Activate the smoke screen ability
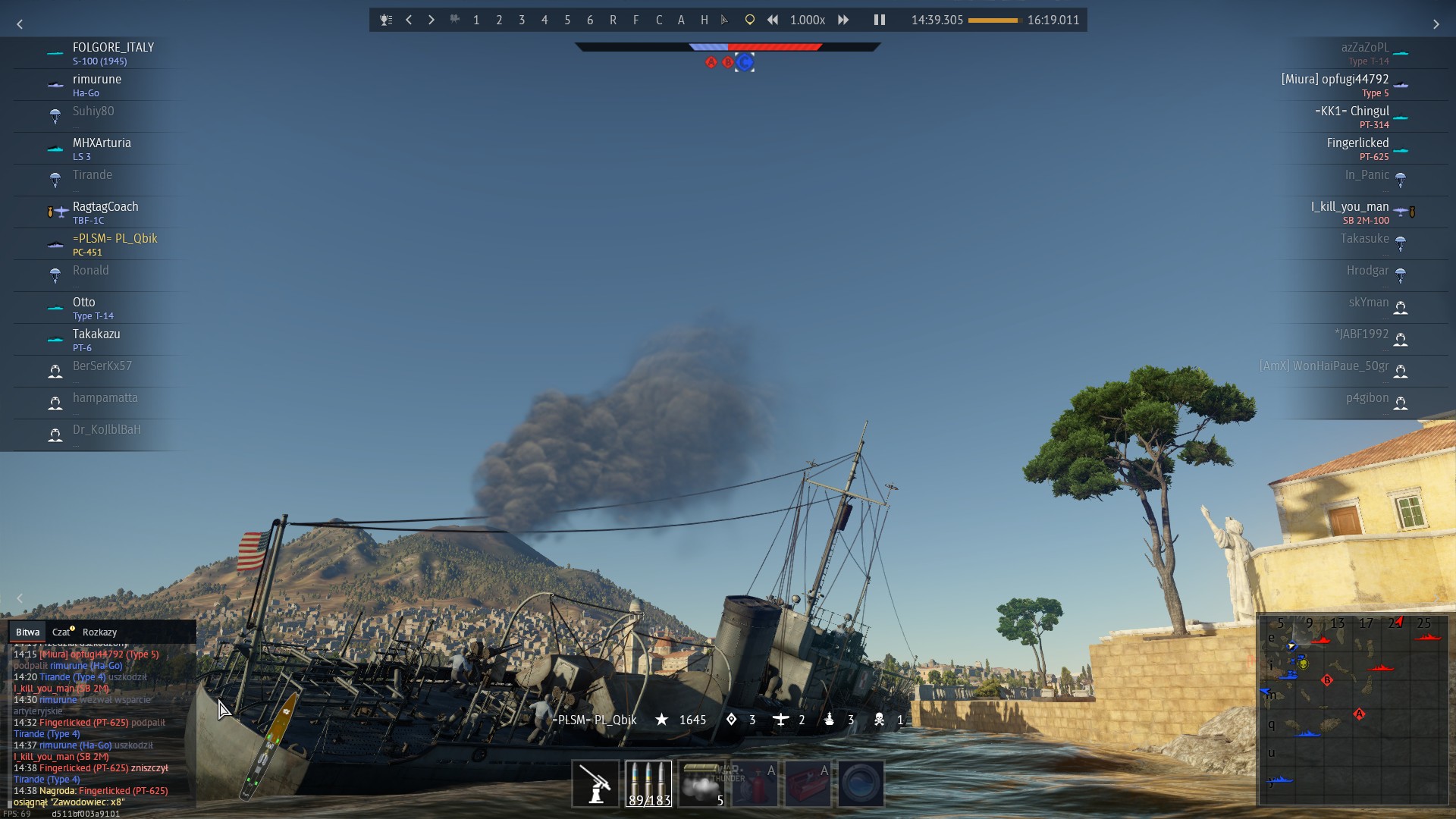 tap(701, 784)
